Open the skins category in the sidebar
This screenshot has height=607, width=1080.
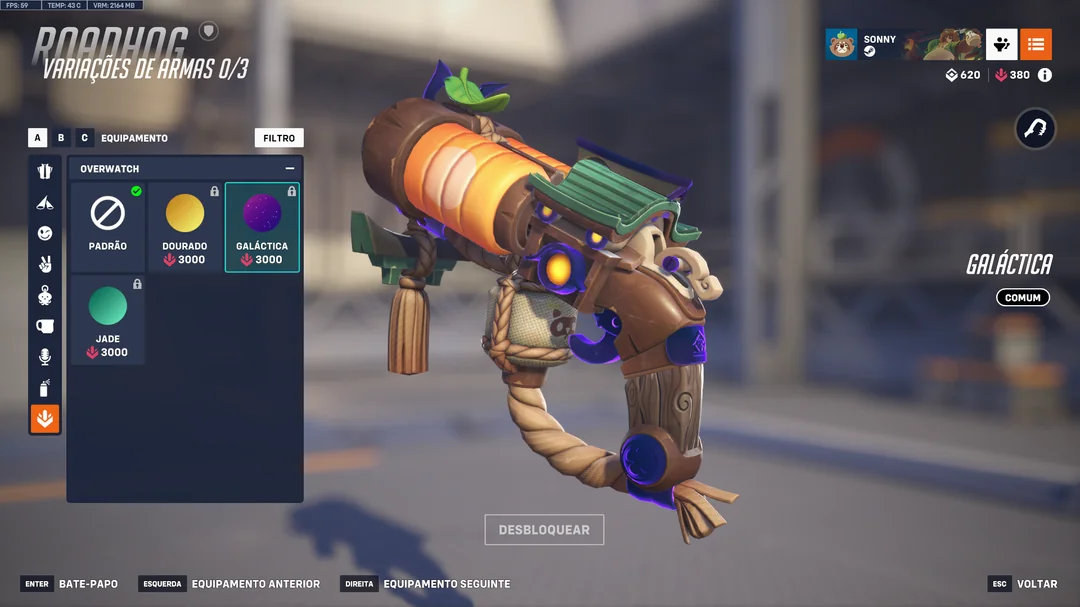pos(45,171)
